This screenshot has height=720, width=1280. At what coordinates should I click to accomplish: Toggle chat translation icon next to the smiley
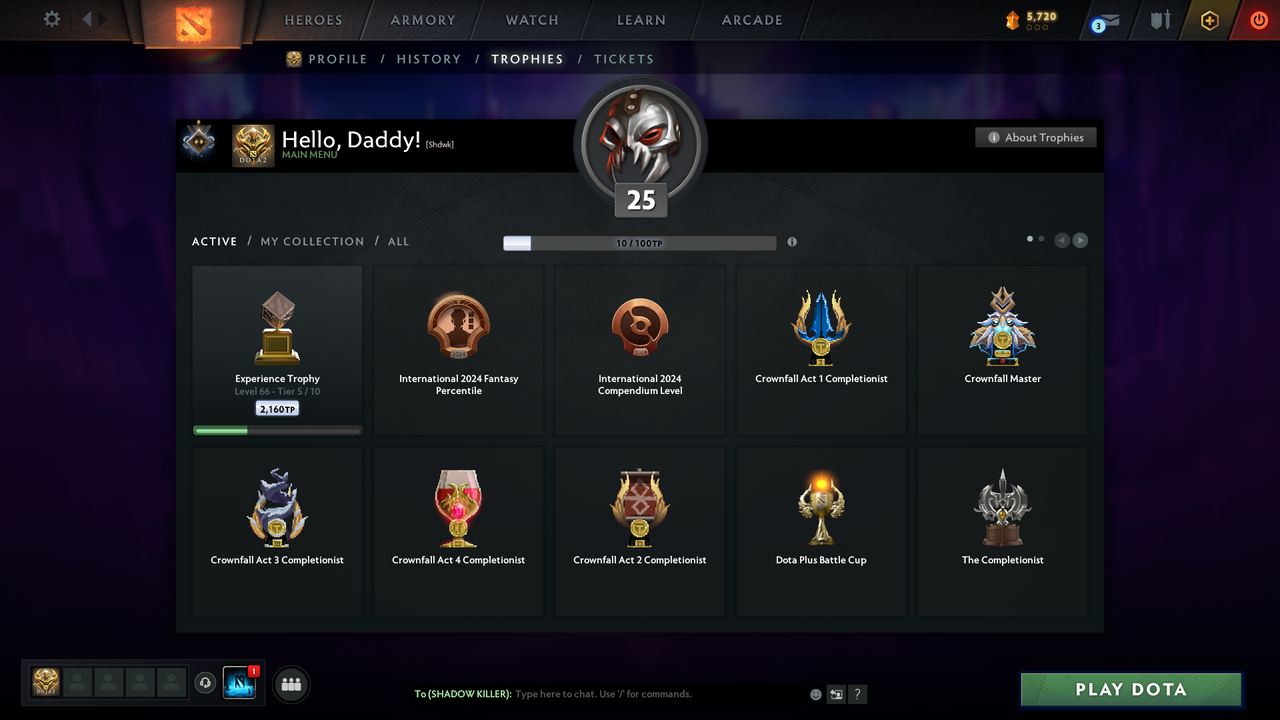836,693
